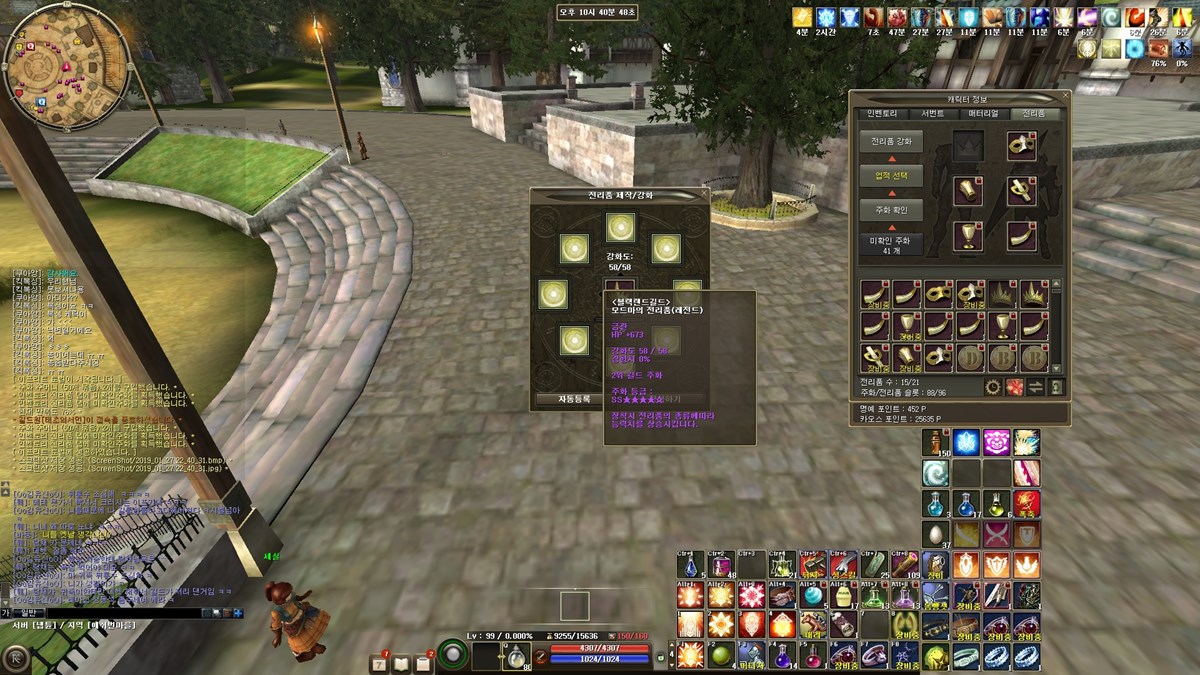Select the equipped golden mask trophy slot
The height and width of the screenshot is (675, 1200).
click(x=1021, y=145)
